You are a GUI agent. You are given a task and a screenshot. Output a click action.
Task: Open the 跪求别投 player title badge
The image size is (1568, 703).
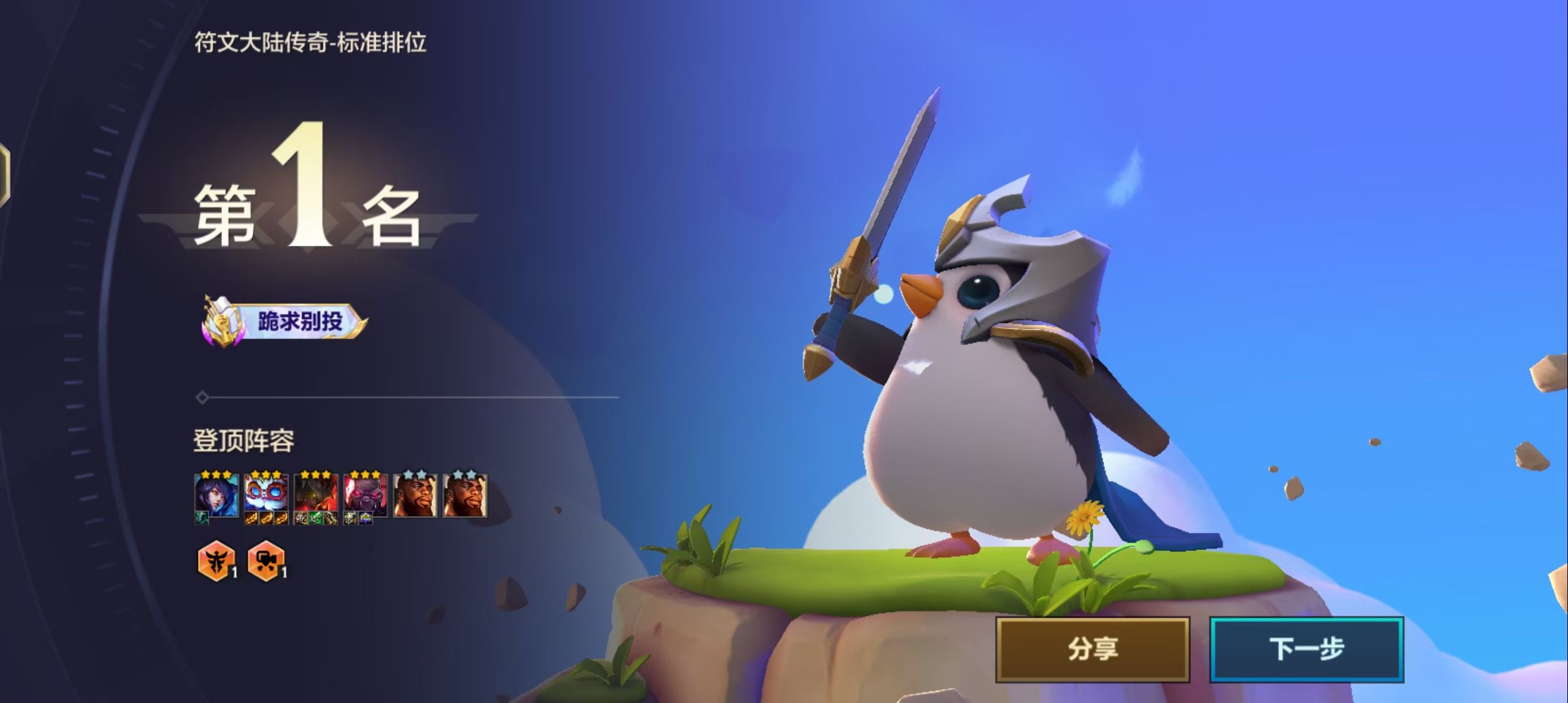285,321
